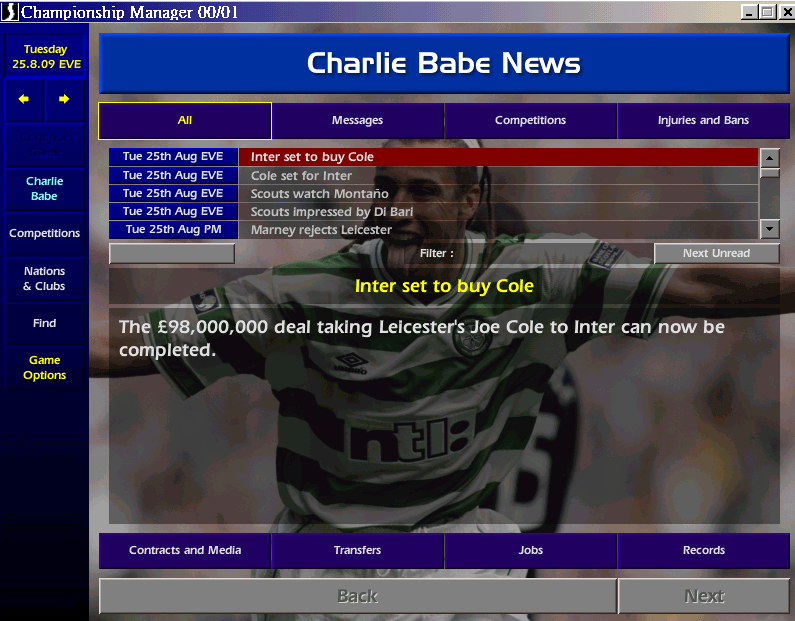Open Nations & Clubs menu
Screen dimensions: 795x621
pos(44,279)
